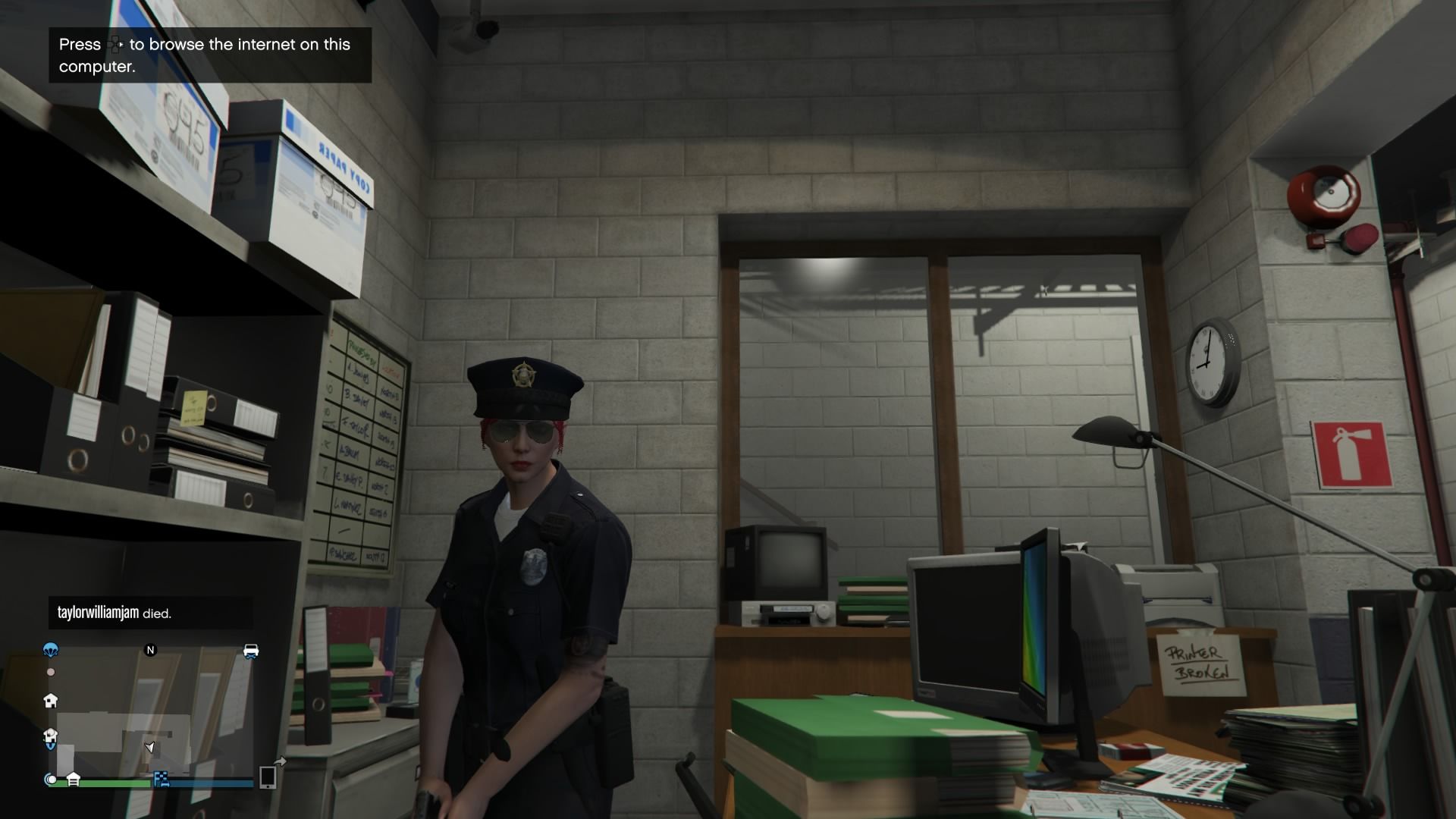Screen dimensions: 1456x819
Task: Click the white dot blip on the radar's left edge
Action: click(x=51, y=672)
